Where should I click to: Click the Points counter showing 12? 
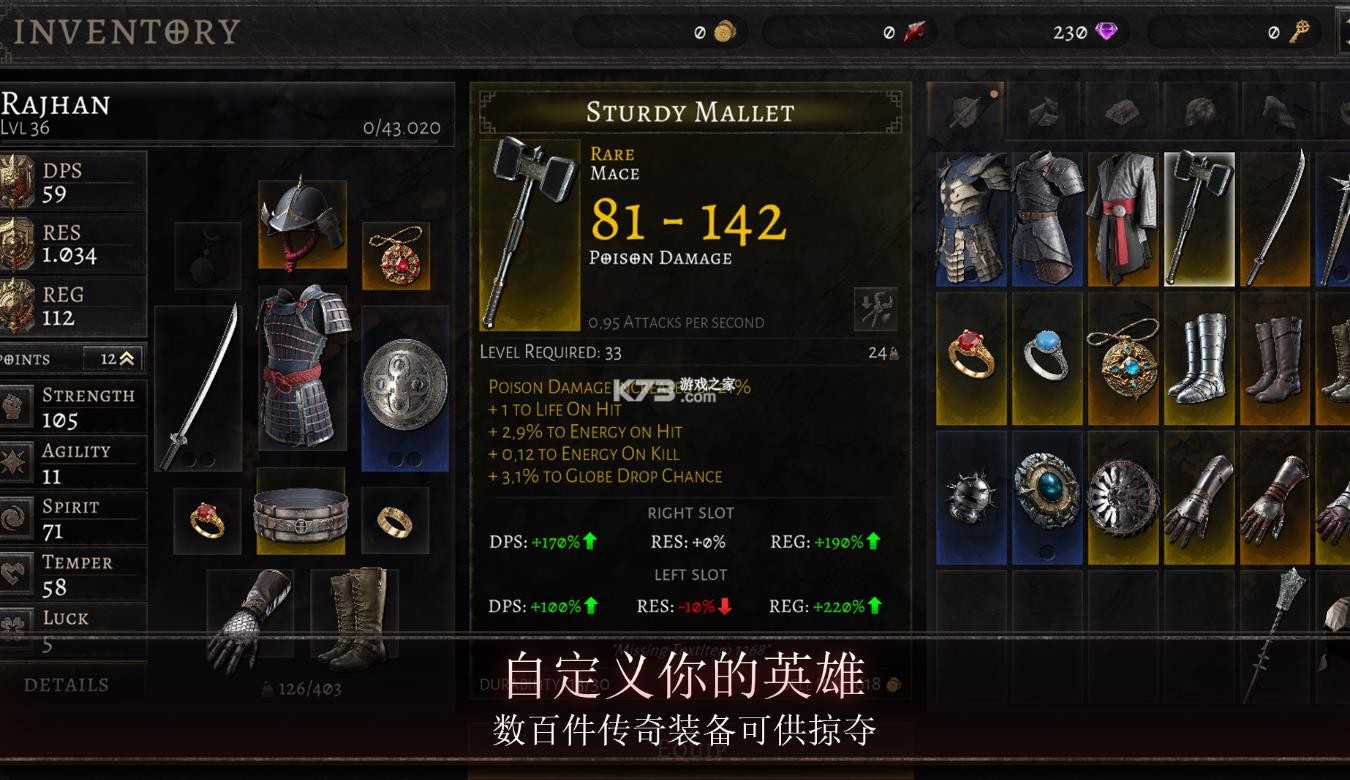109,358
